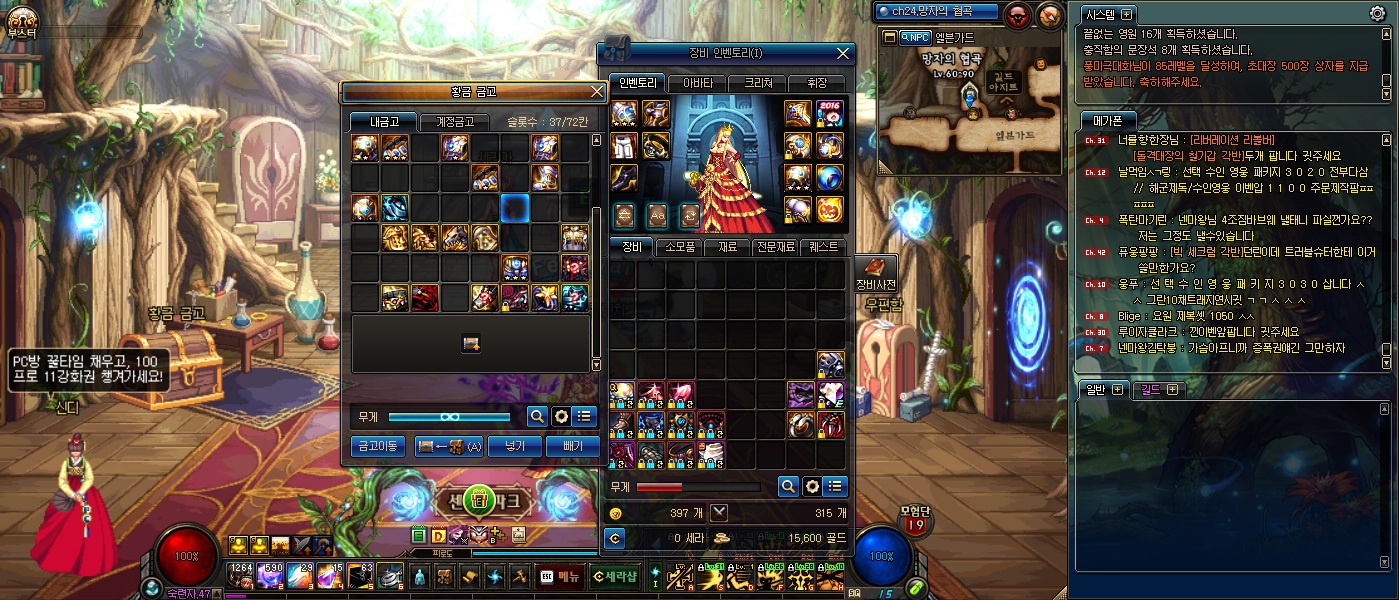
Task: Open the channel selector ch24 망자의 협곡
Action: tap(937, 12)
